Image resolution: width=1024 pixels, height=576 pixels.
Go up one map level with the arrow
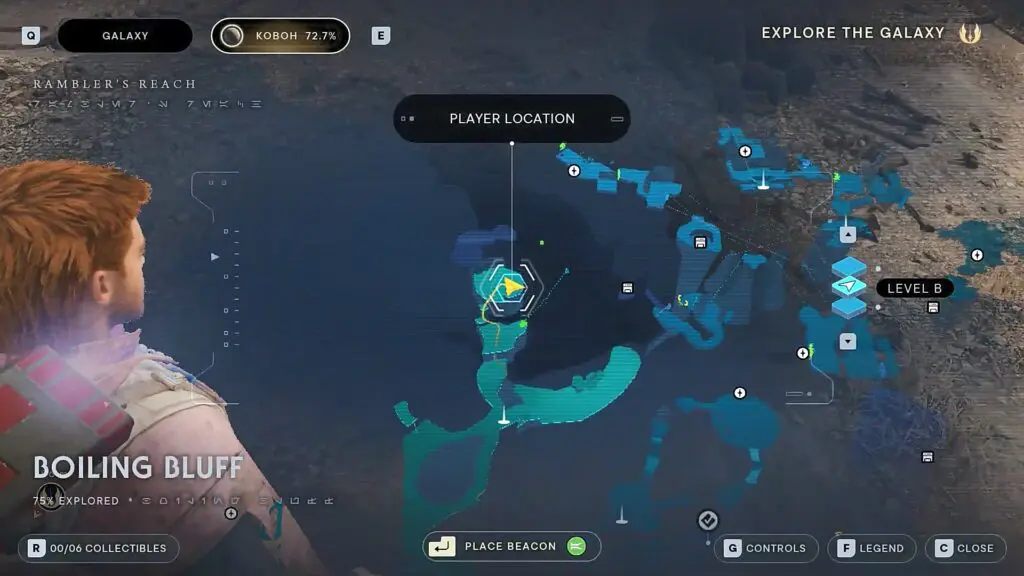pyautogui.click(x=848, y=234)
